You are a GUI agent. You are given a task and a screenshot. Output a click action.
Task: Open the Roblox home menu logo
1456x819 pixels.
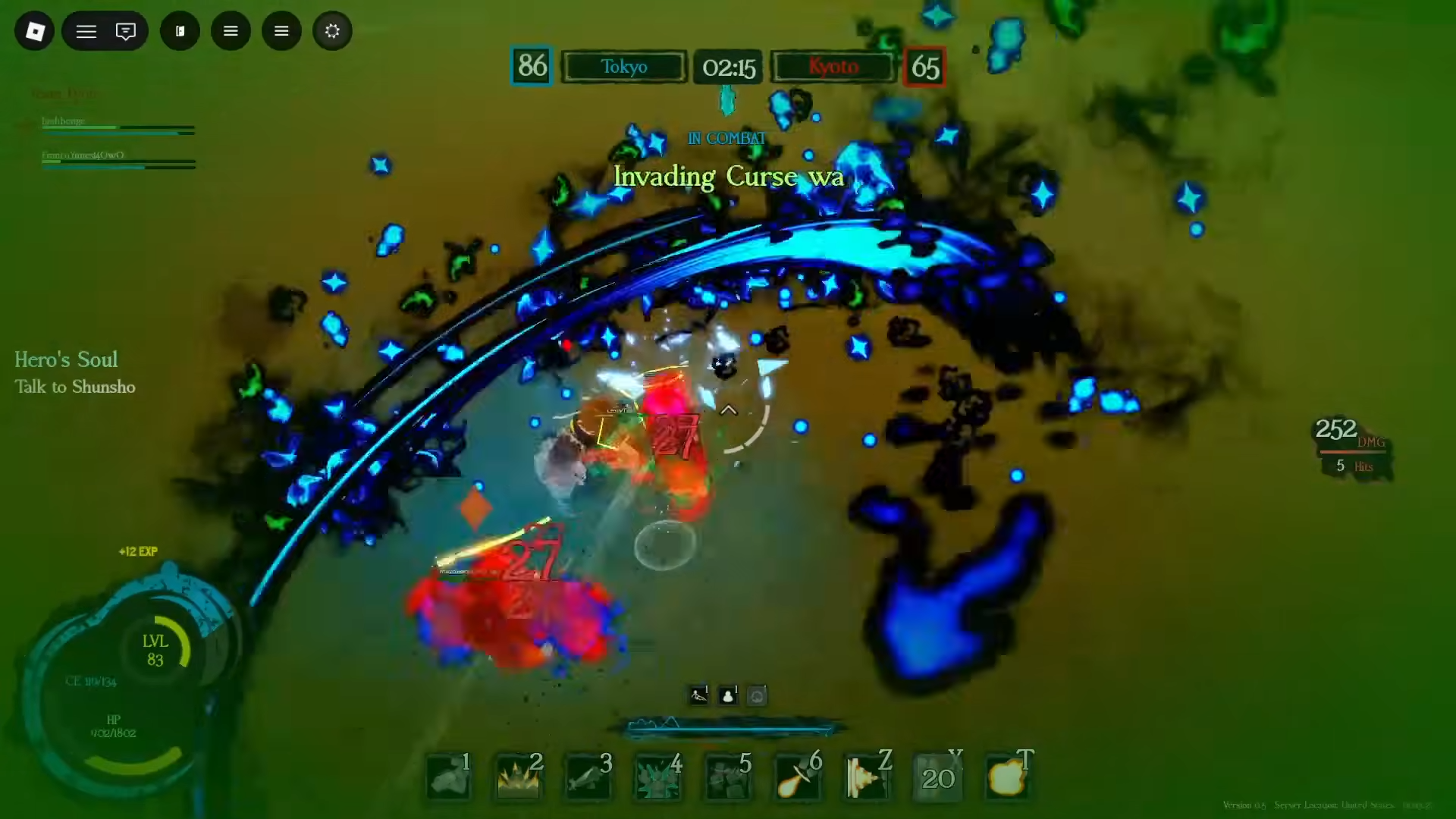(x=34, y=31)
